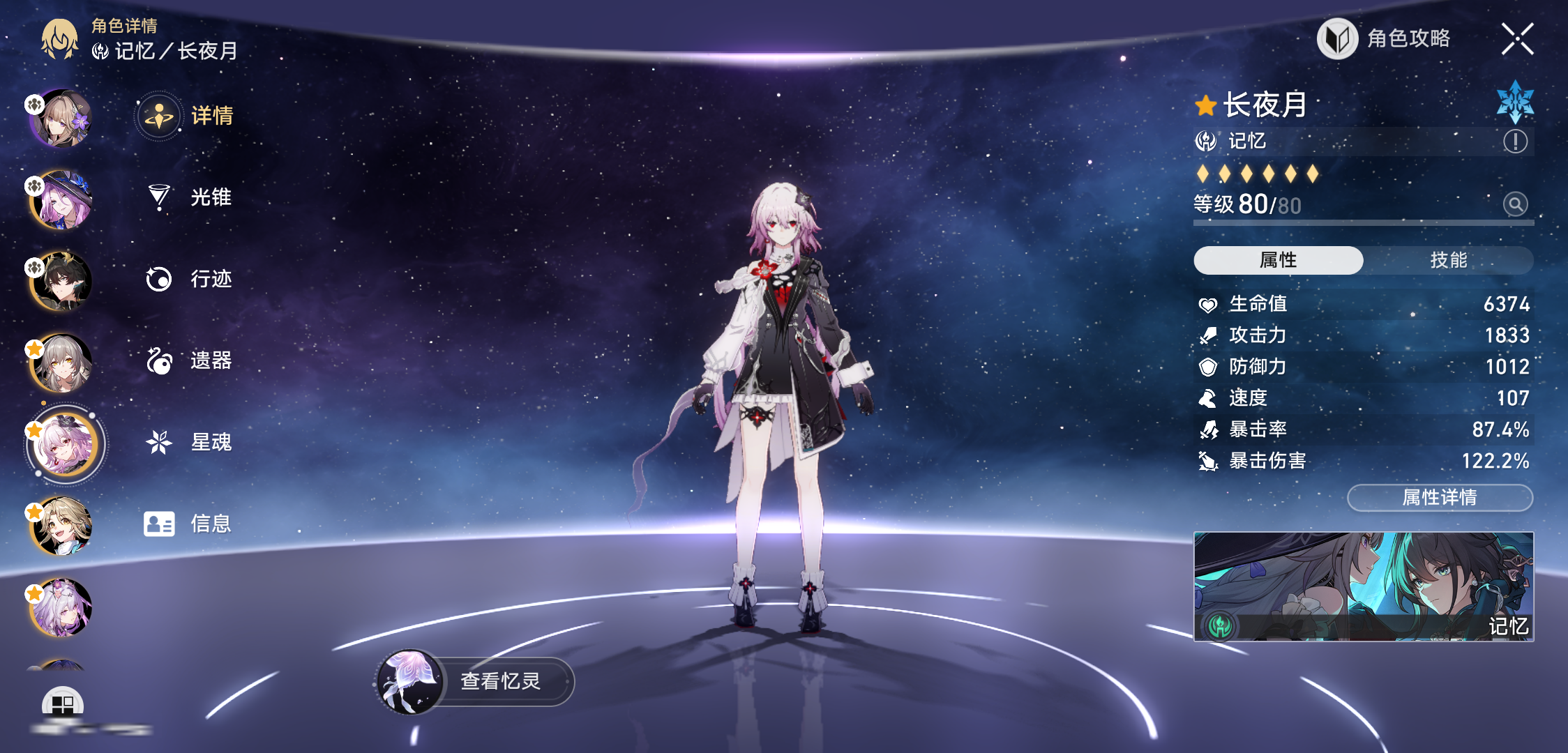Select the brown-haired character with purple flower
Viewport: 1568px width, 753px height.
tap(61, 119)
